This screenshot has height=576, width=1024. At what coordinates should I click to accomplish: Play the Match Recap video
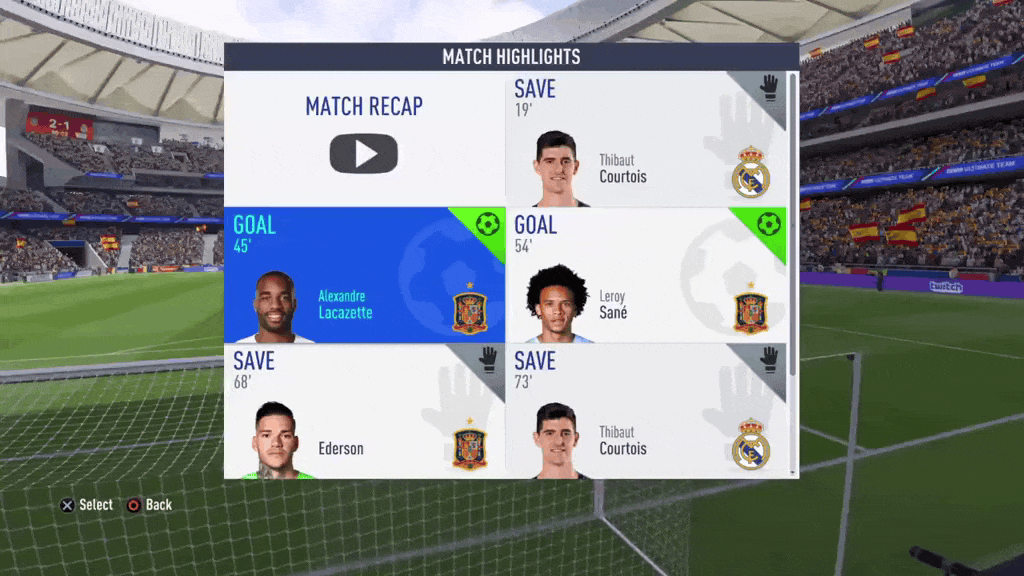click(364, 153)
